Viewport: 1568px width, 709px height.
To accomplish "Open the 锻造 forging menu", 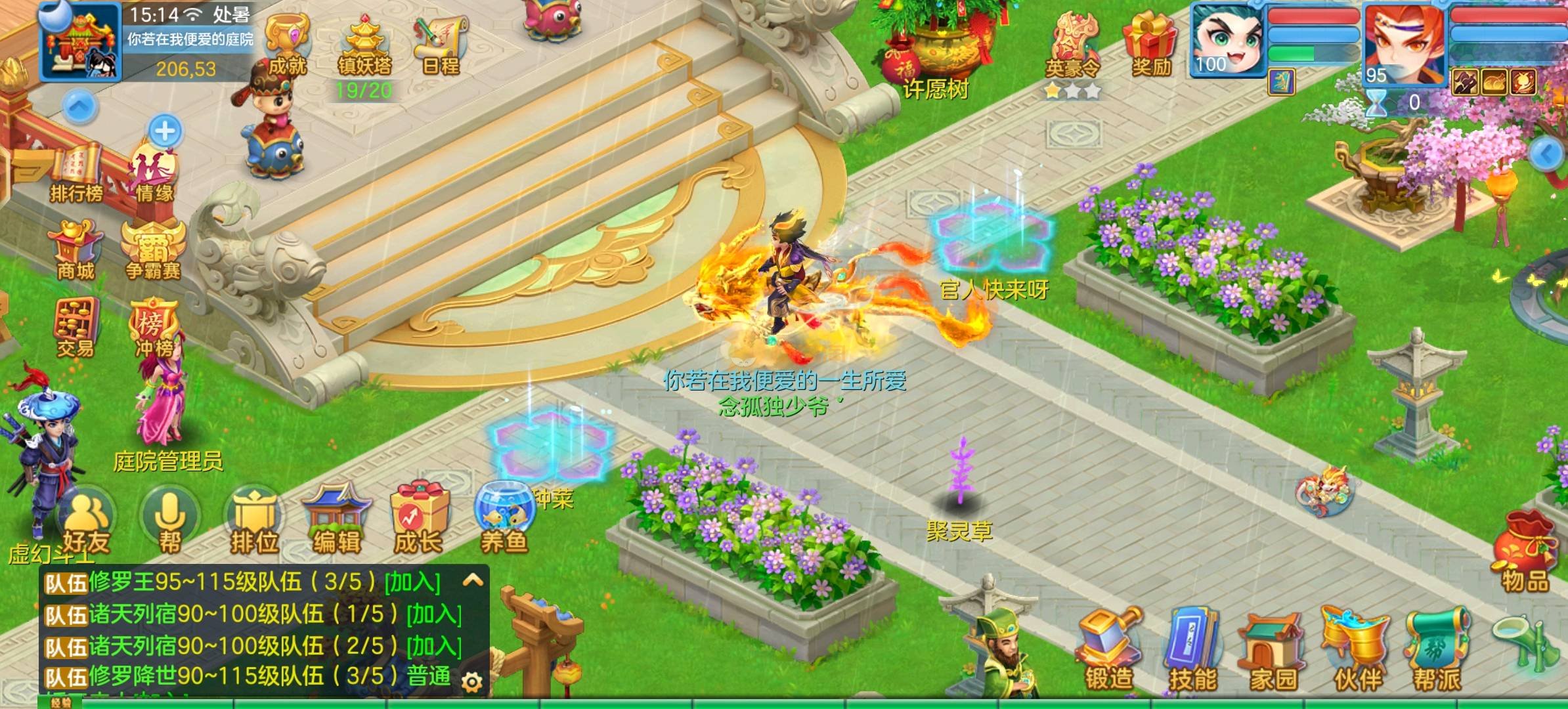I will [x=1109, y=650].
